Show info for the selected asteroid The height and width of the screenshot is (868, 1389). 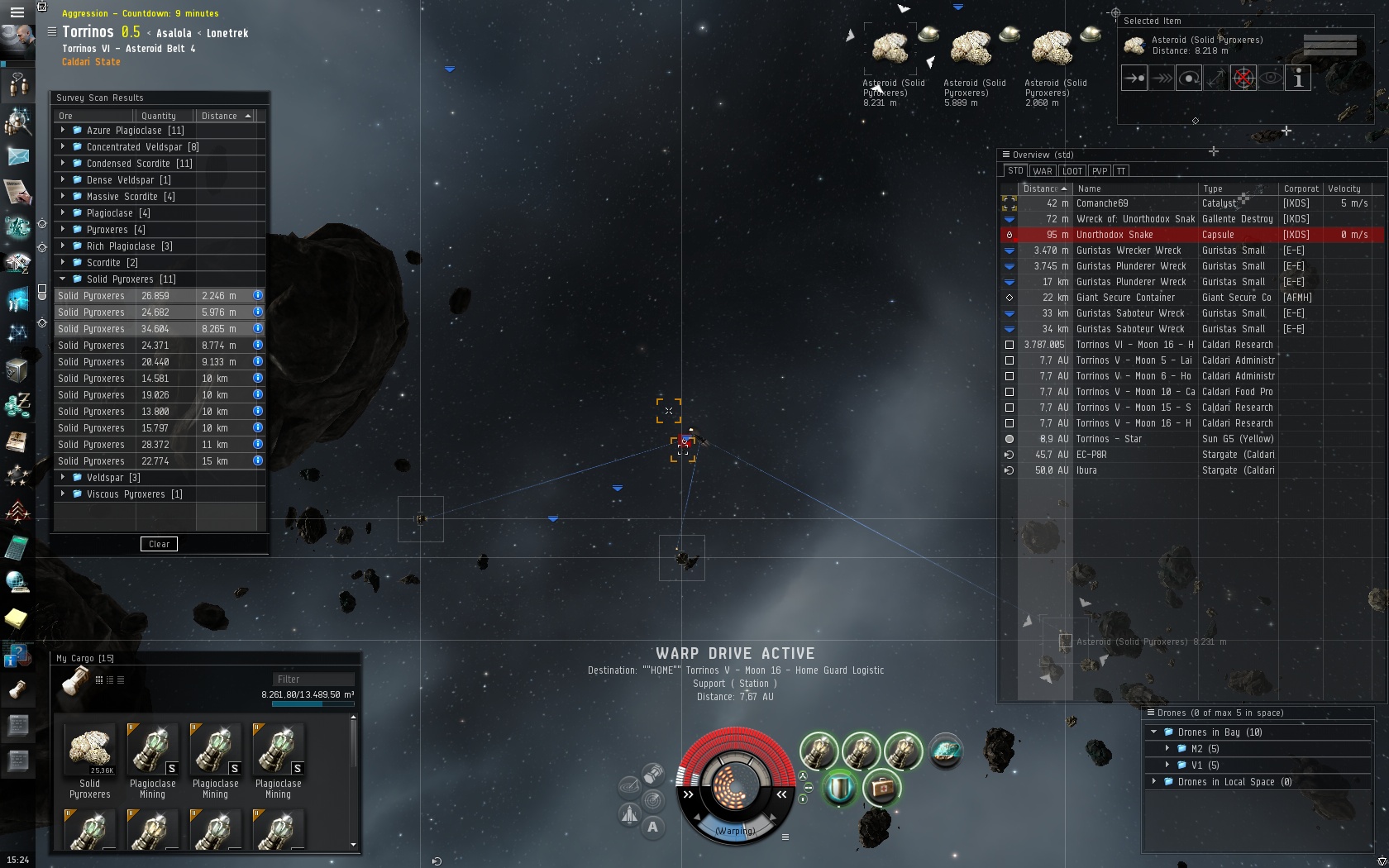coord(1298,79)
